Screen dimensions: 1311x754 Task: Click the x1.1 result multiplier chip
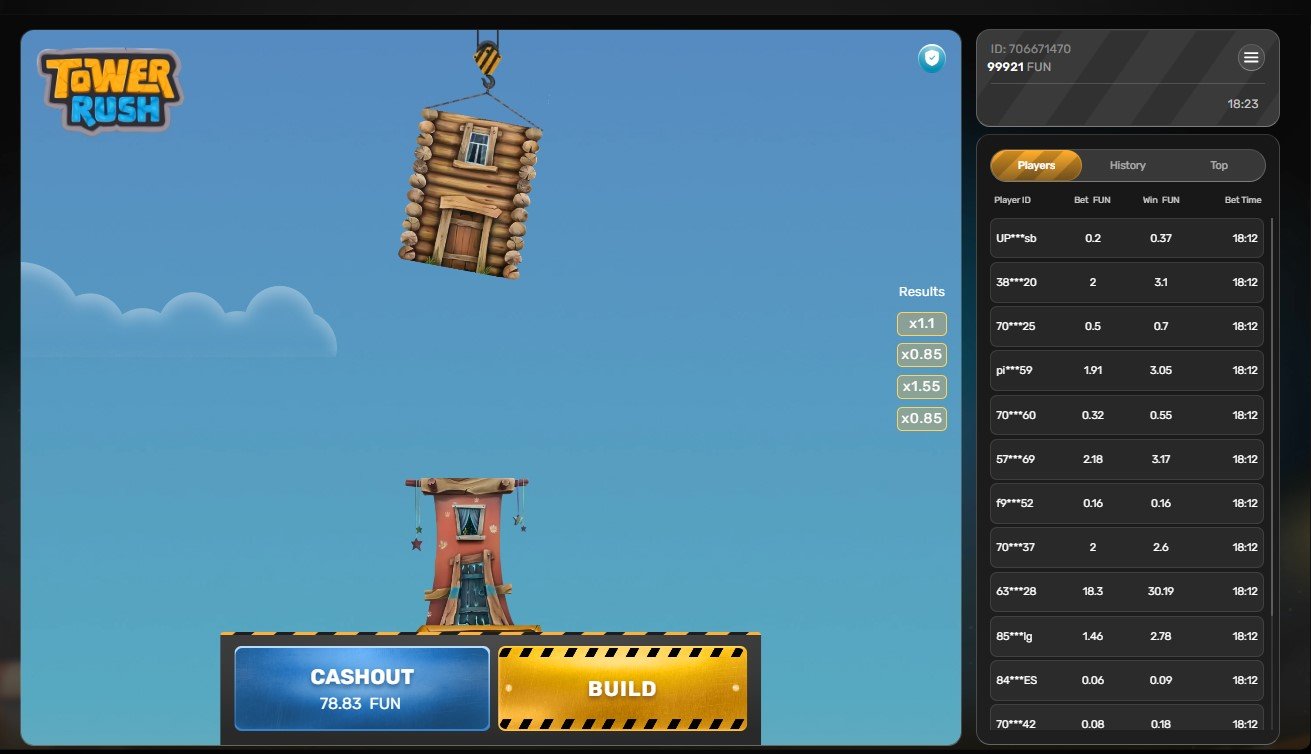click(920, 323)
